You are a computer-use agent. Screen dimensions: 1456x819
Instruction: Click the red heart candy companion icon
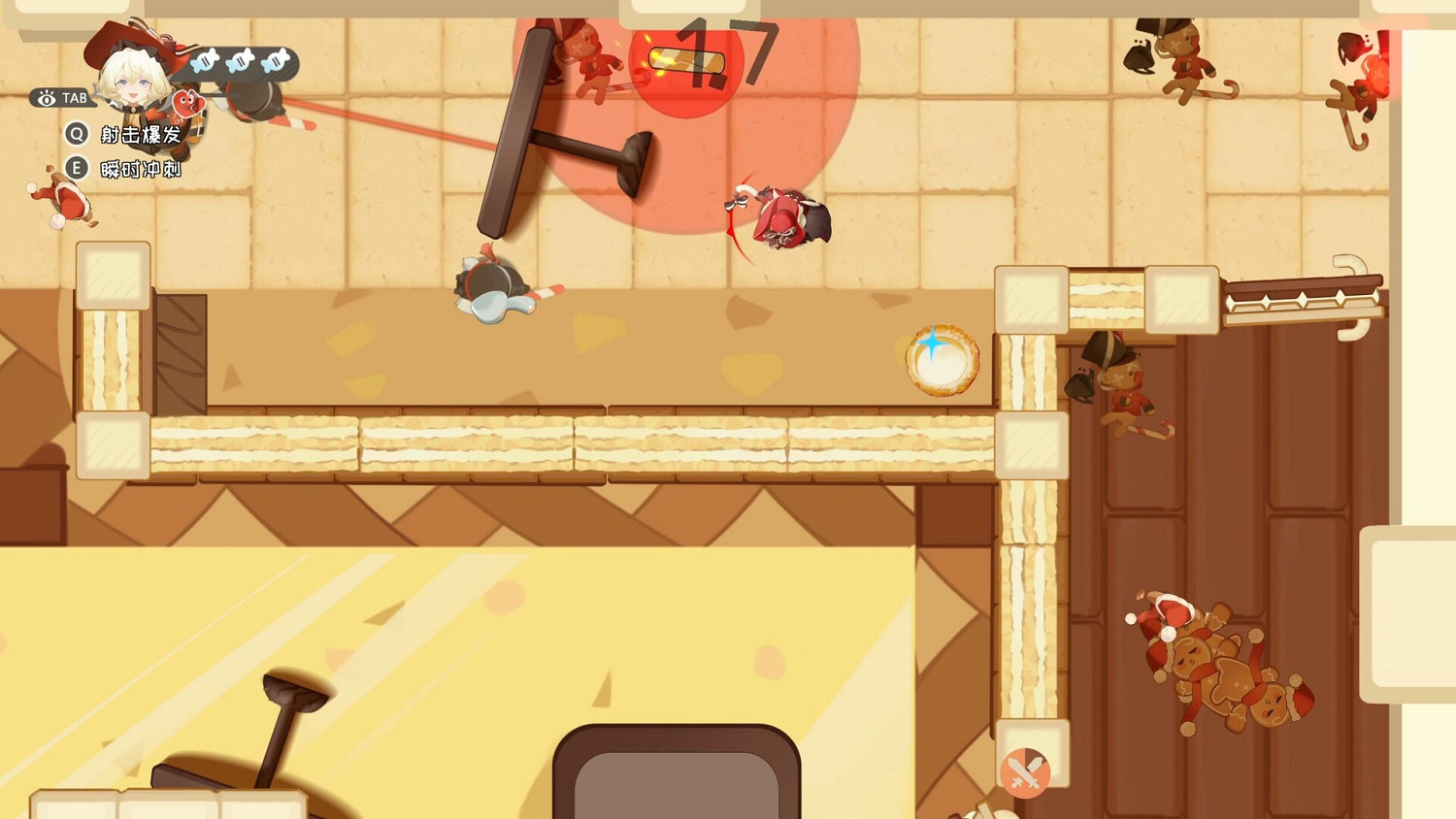(188, 105)
